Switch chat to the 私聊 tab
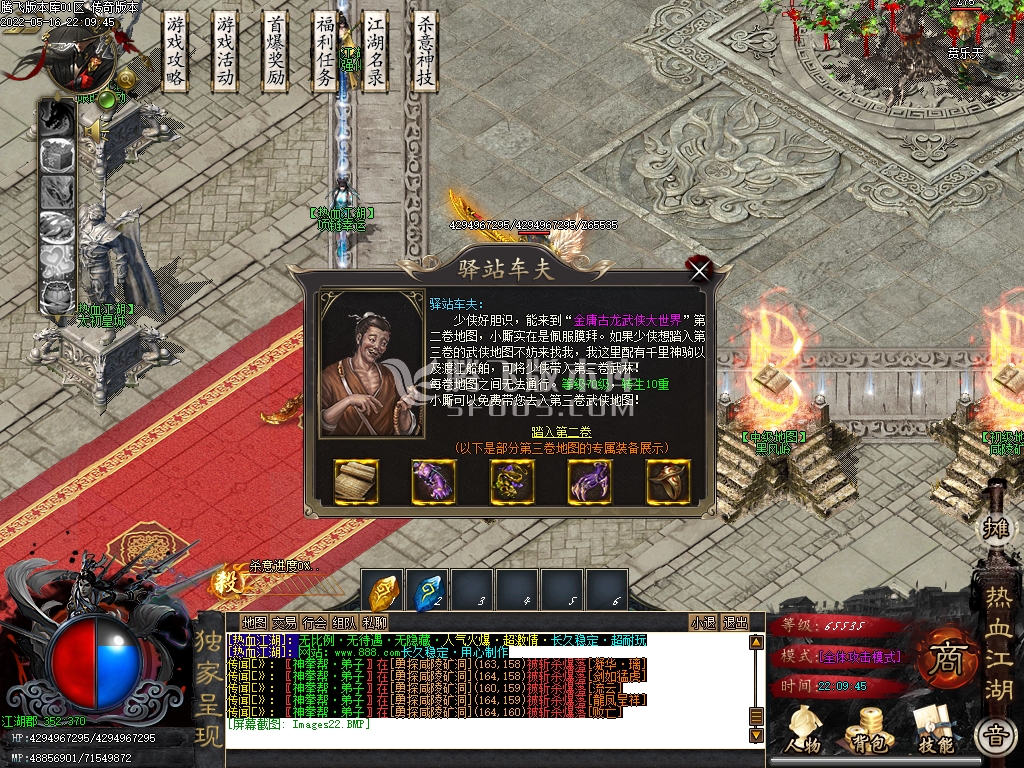 point(375,622)
